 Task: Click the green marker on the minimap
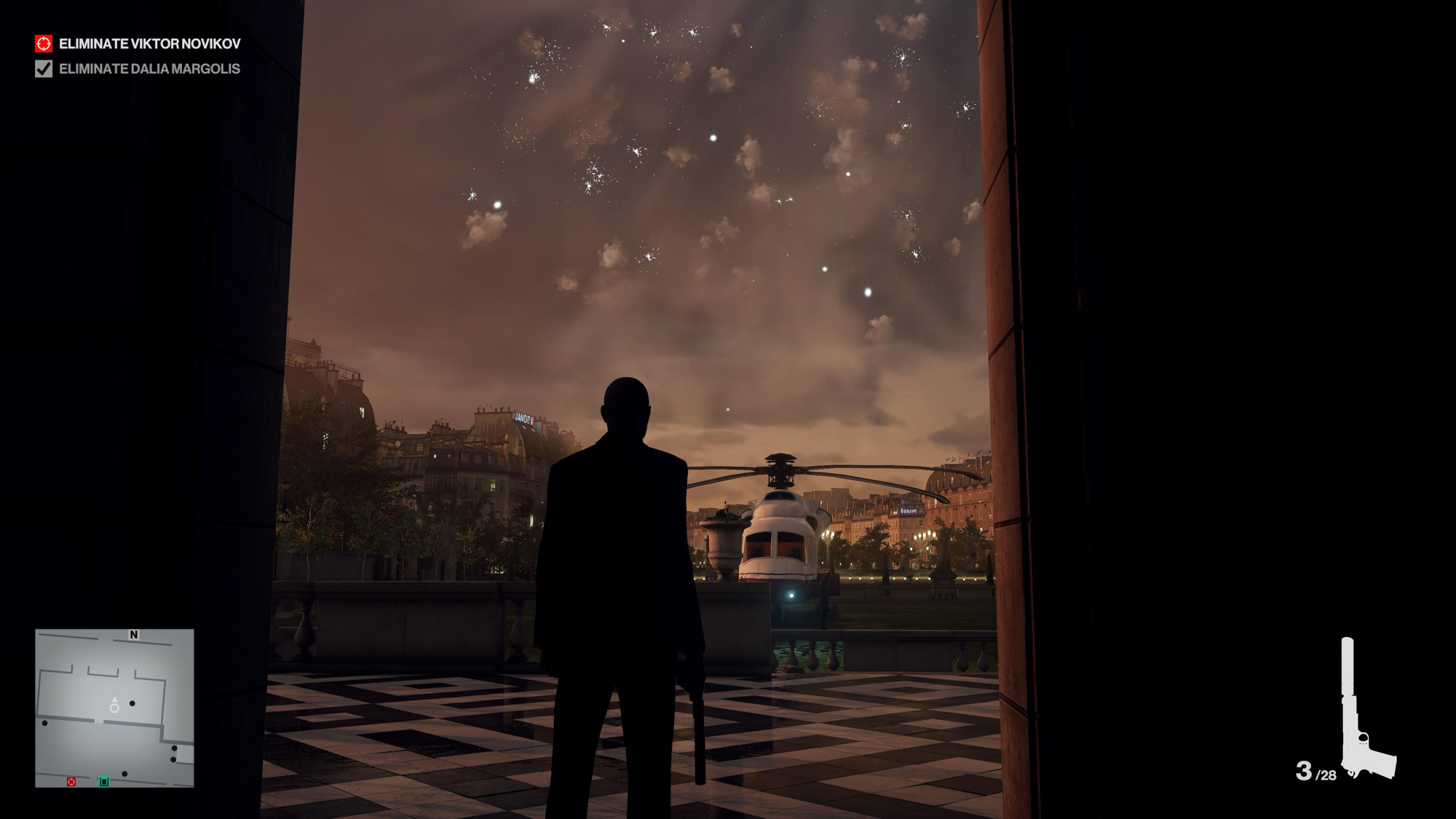[x=104, y=781]
